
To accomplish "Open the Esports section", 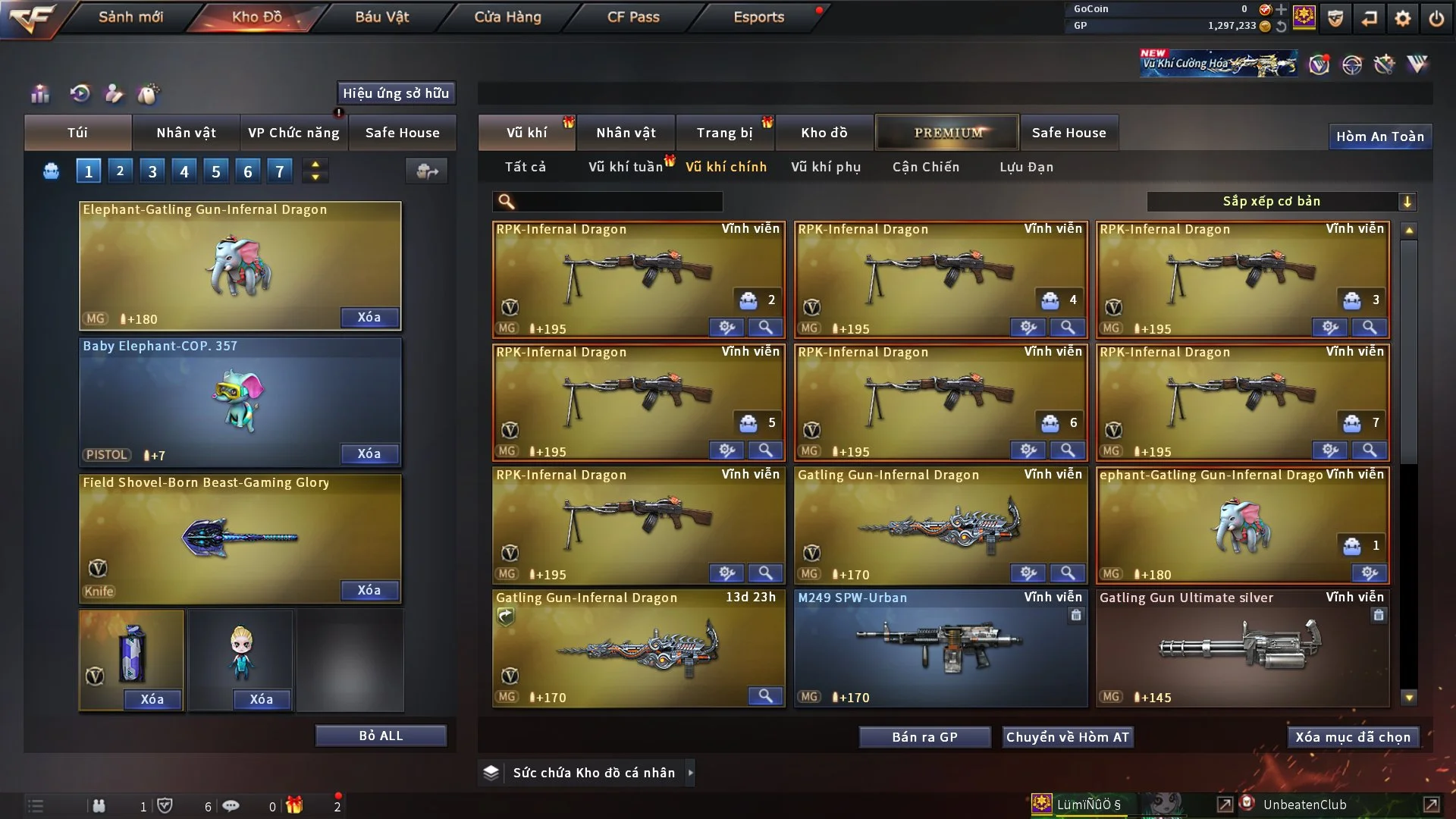I will [x=758, y=17].
